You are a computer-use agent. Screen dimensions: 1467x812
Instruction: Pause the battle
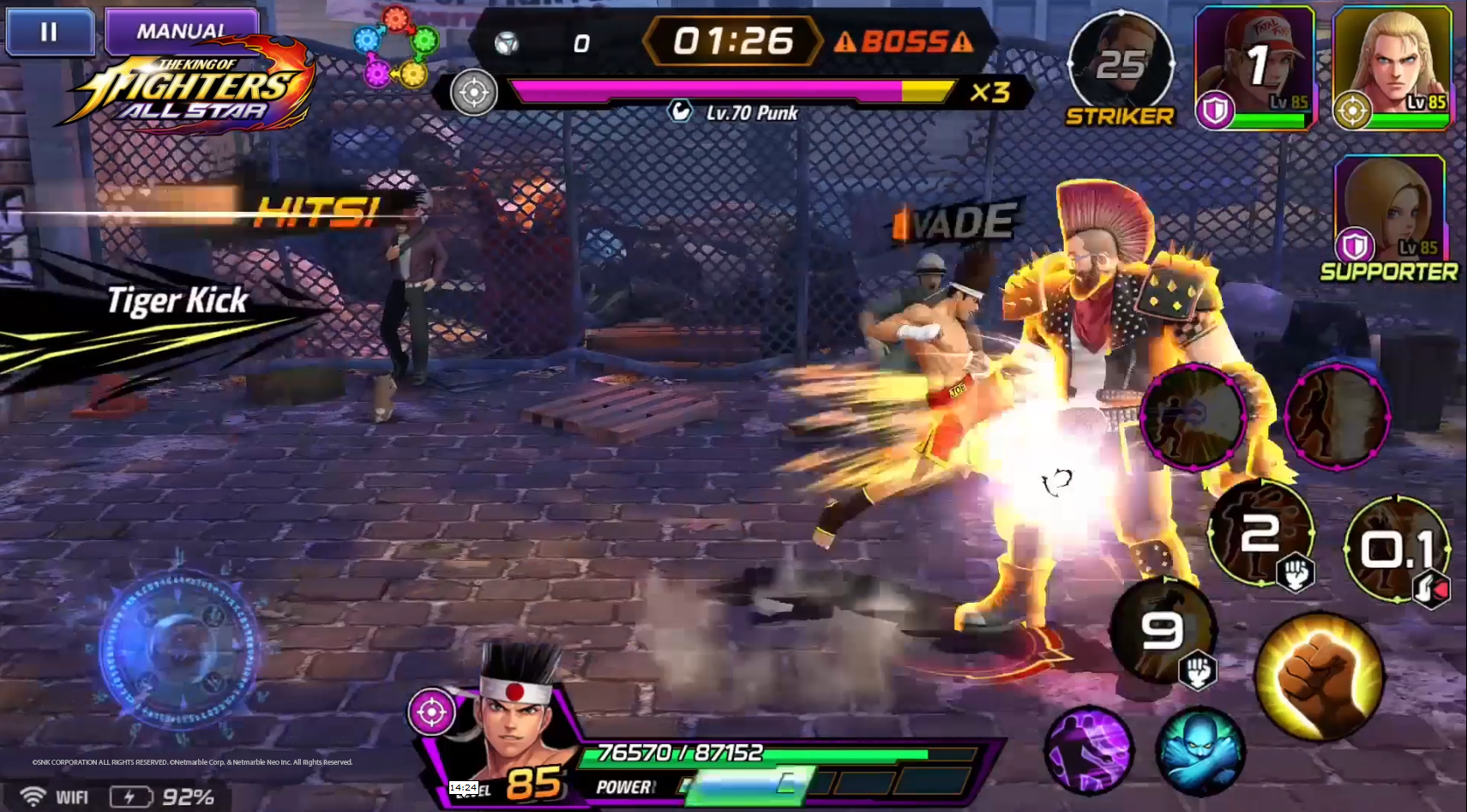pyautogui.click(x=49, y=32)
